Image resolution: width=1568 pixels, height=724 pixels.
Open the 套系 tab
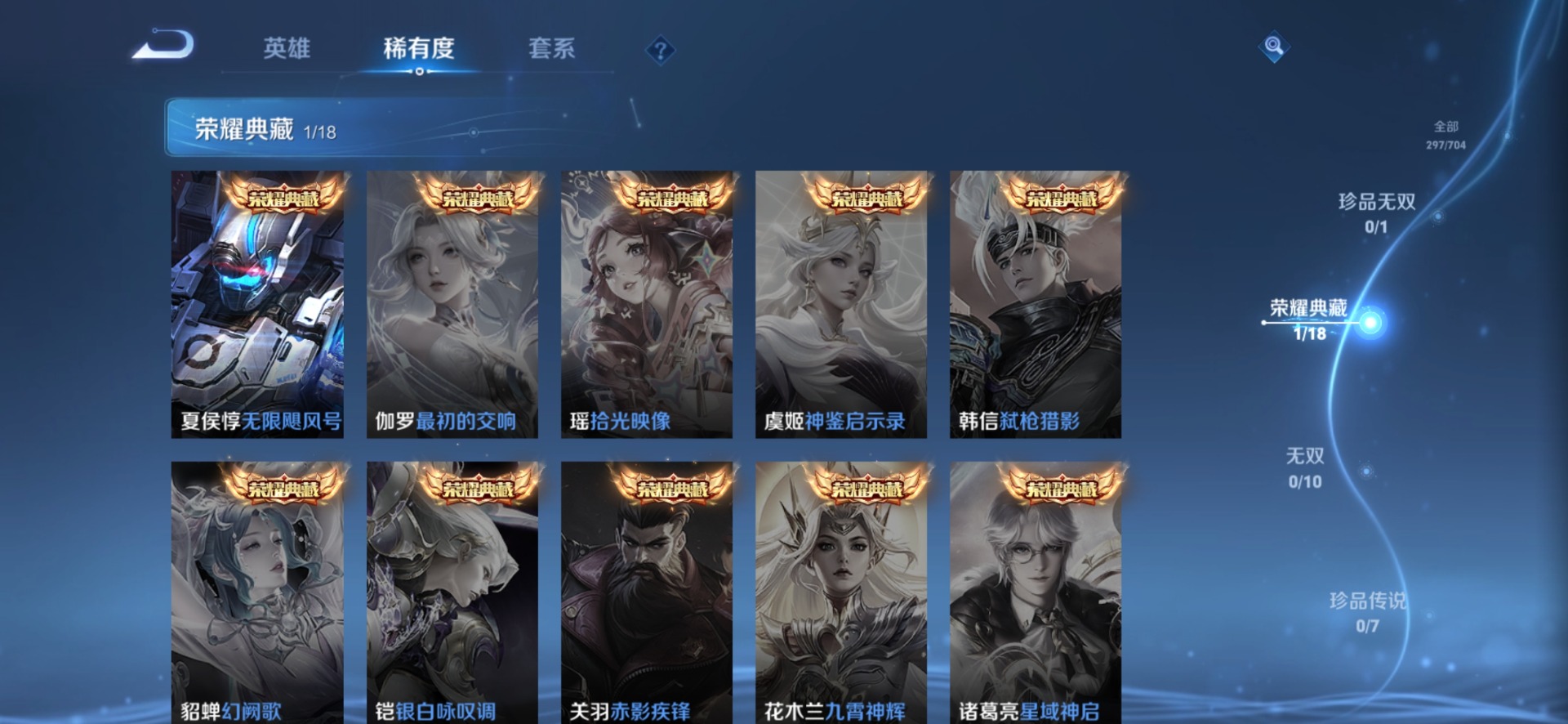(x=551, y=48)
